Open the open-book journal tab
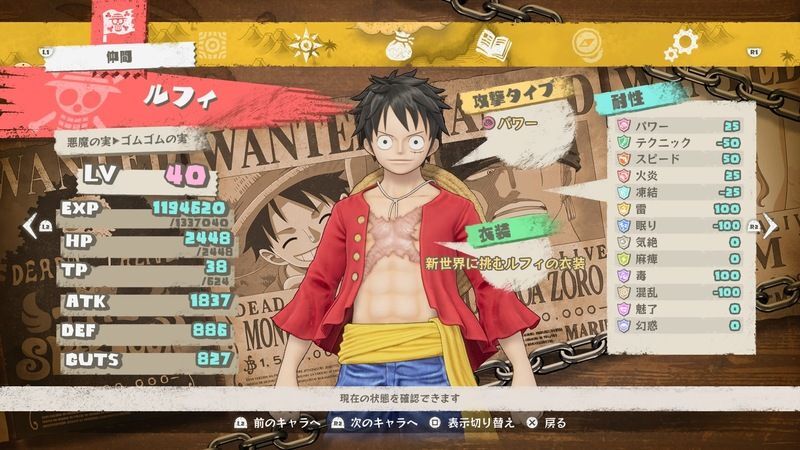This screenshot has height=450, width=800. [x=493, y=45]
